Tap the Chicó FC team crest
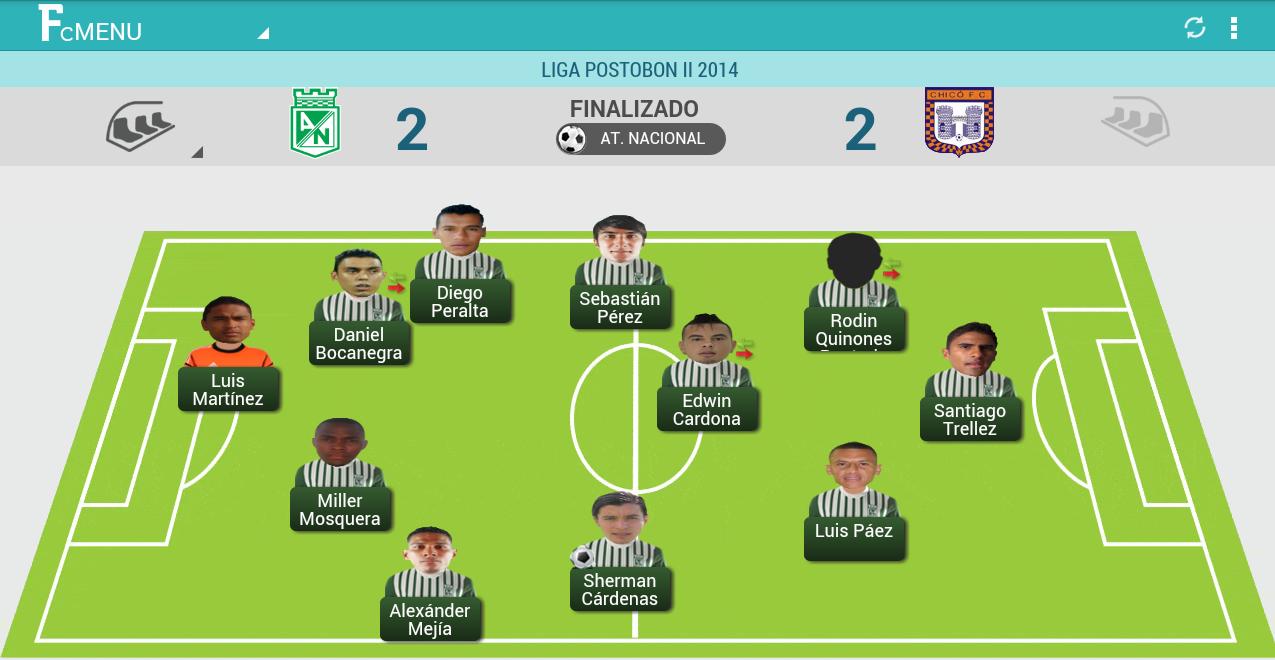The width and height of the screenshot is (1275, 660). click(x=959, y=122)
